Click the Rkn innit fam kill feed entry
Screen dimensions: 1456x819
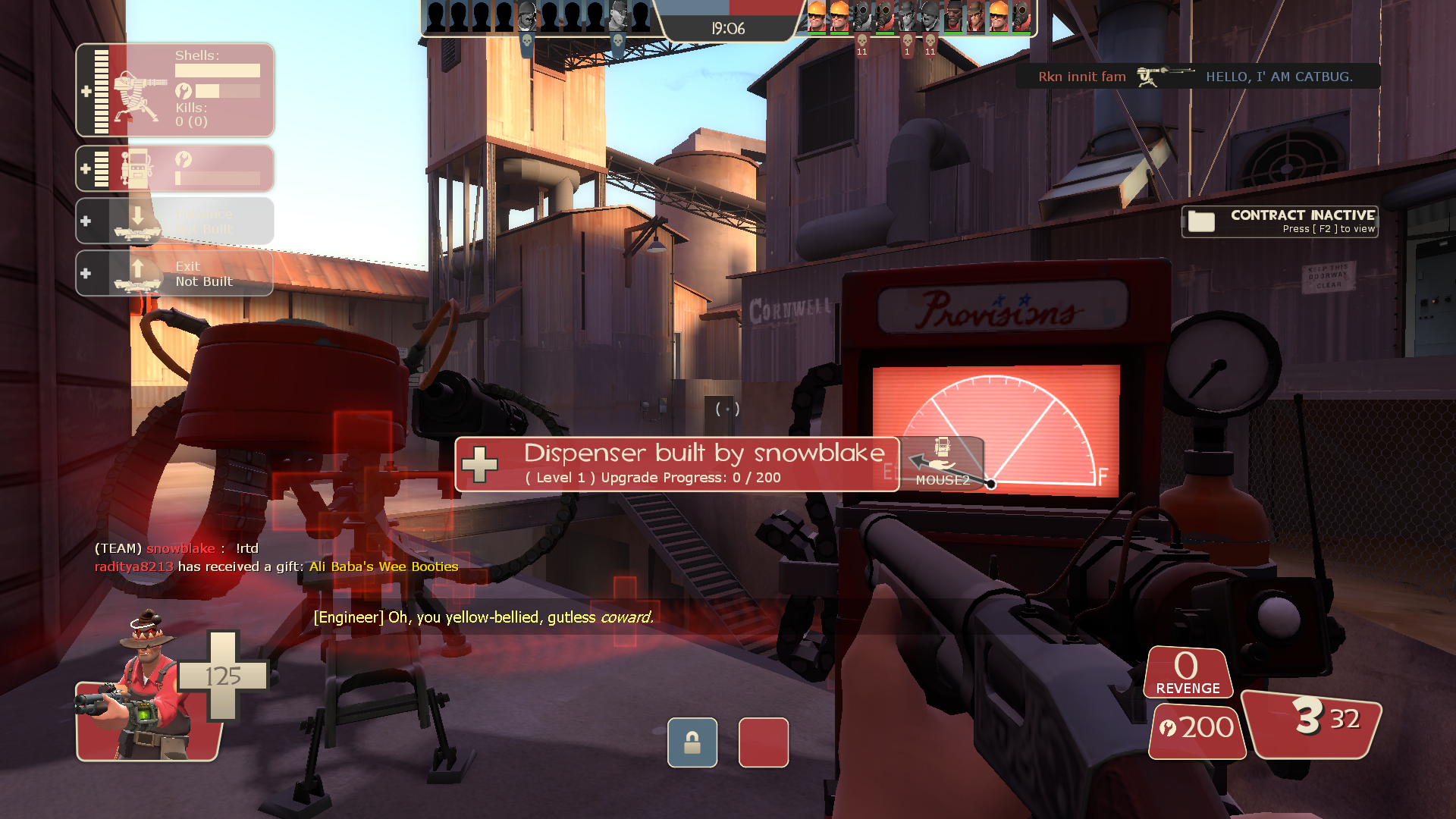[1197, 77]
